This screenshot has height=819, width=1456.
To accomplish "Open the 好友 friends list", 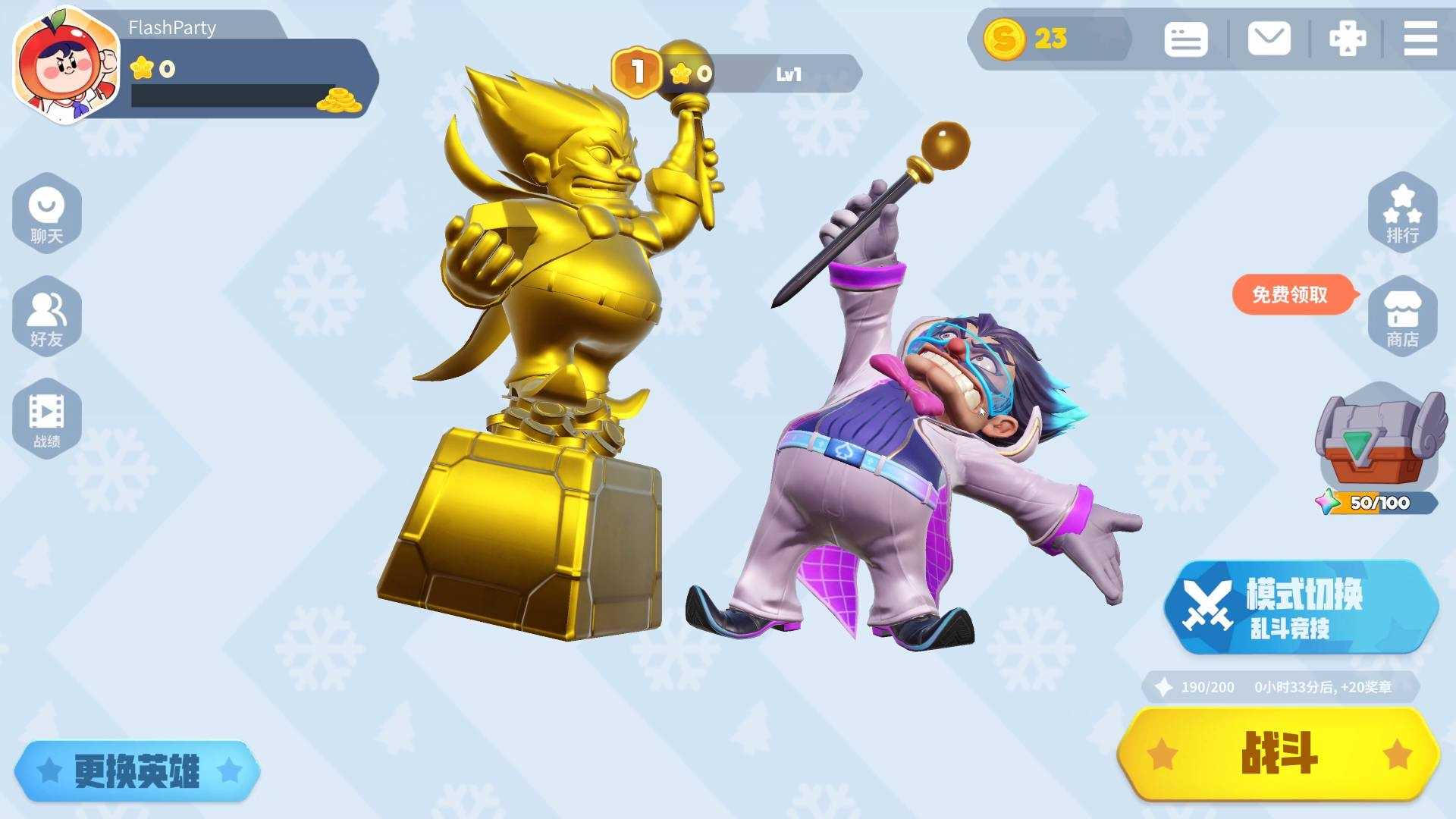I will 47,317.
